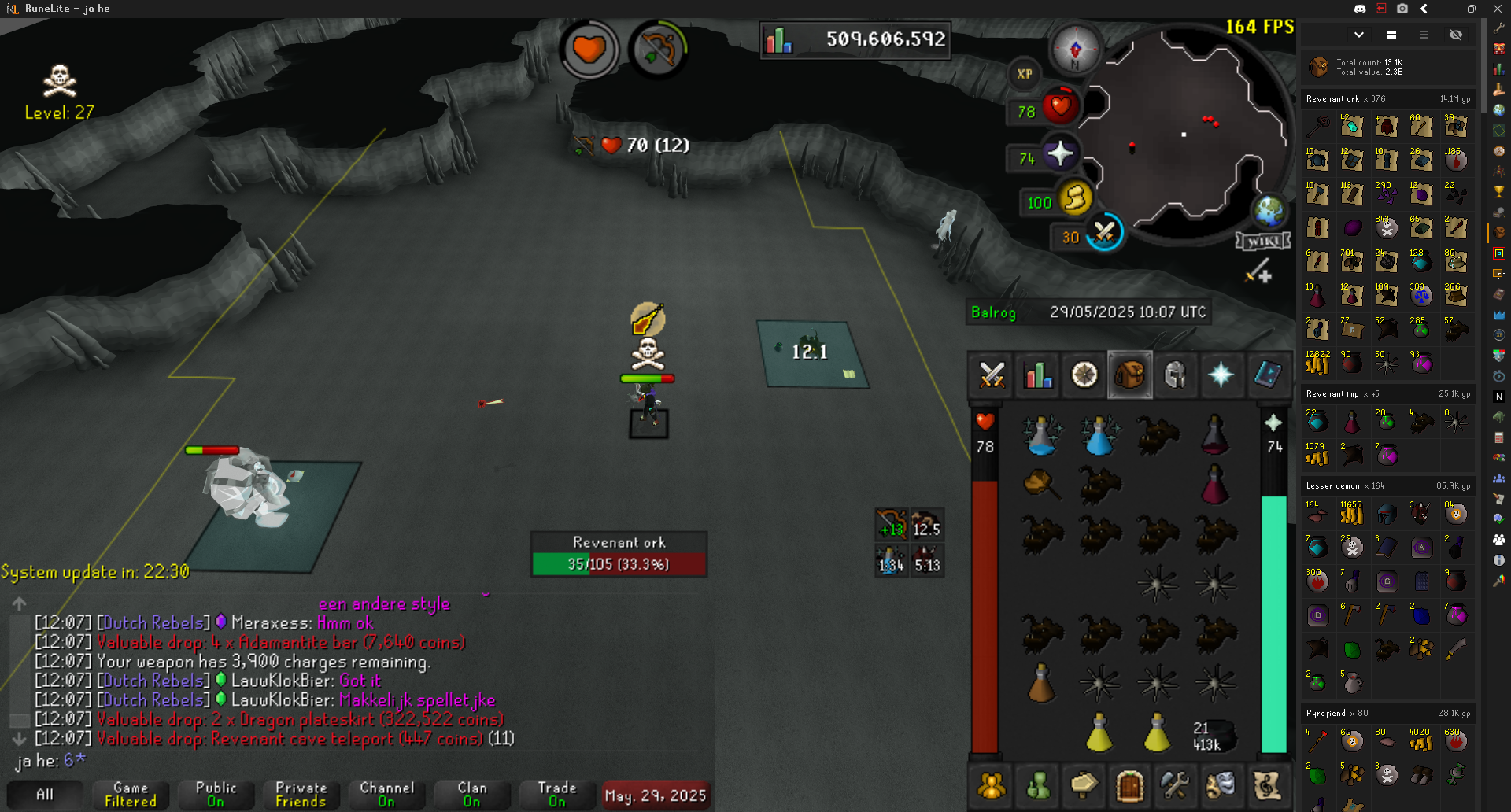This screenshot has width=1511, height=812.
Task: Open the Combat Options tab
Action: pos(992,375)
